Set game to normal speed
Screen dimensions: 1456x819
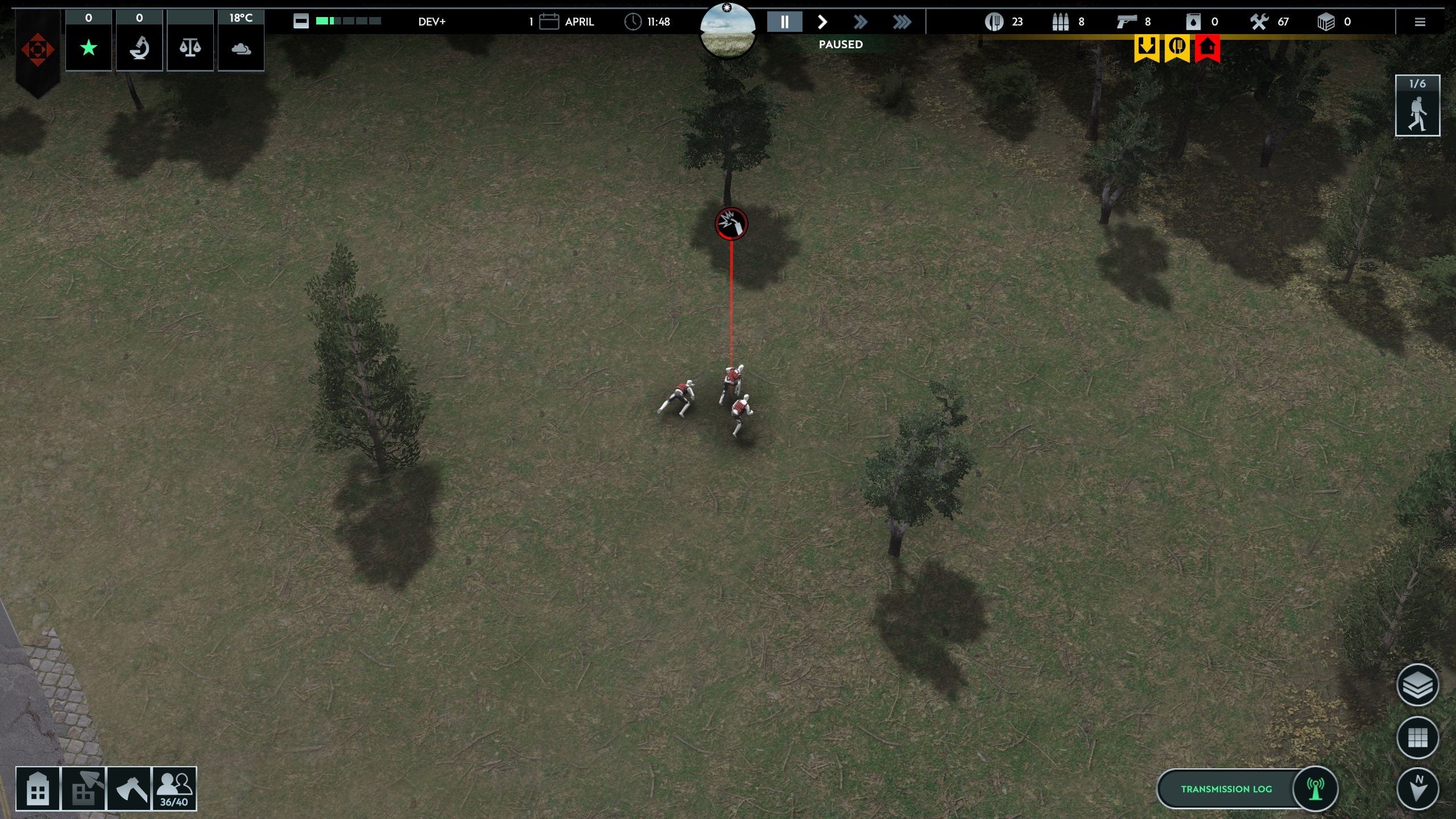click(x=822, y=22)
